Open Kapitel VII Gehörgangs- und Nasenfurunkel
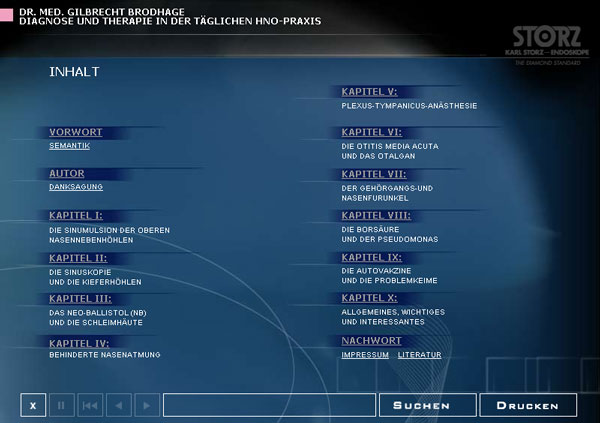Screen dimensions: 600x423 point(374,173)
